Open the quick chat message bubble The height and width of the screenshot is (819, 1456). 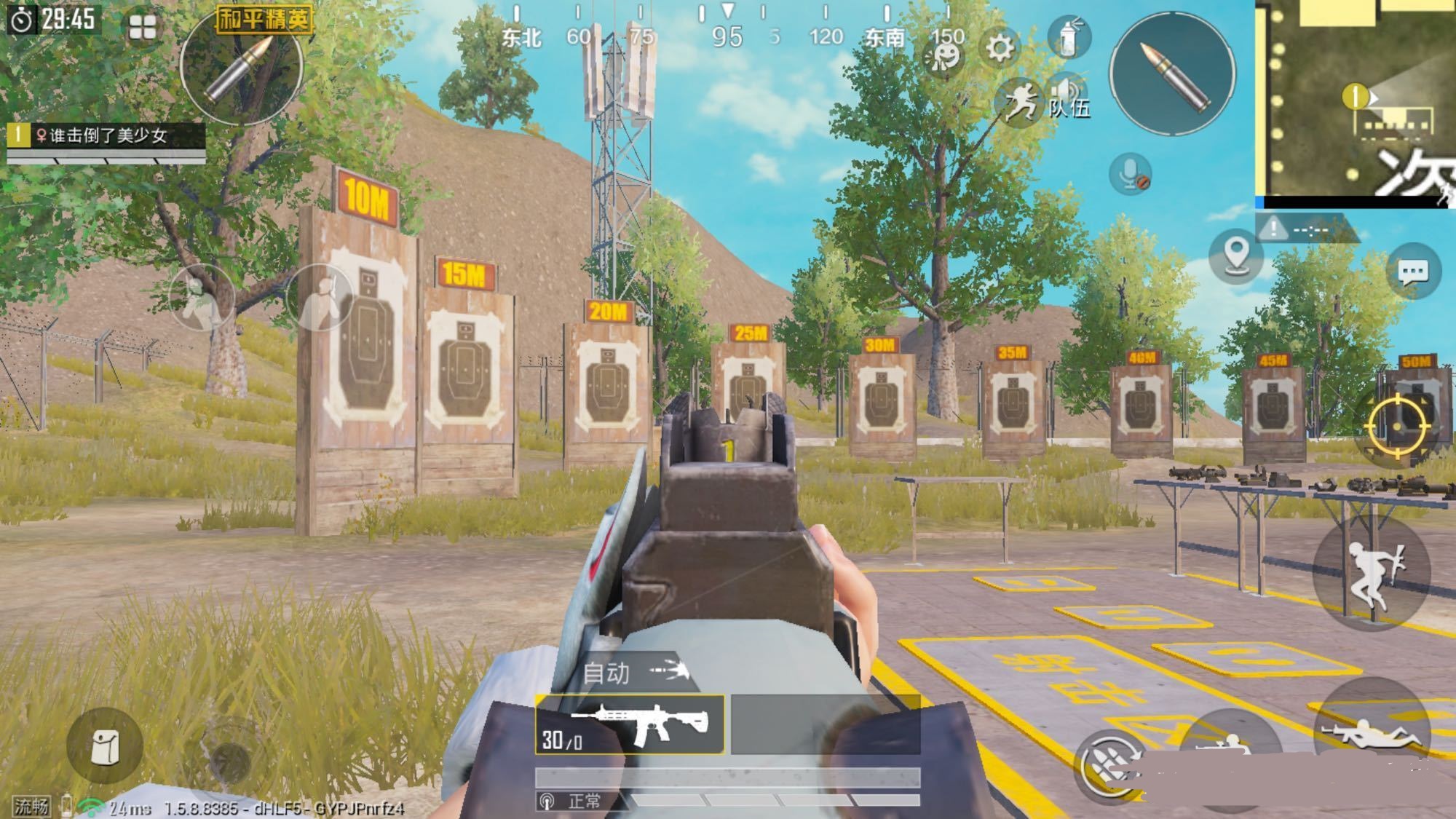point(1413,272)
